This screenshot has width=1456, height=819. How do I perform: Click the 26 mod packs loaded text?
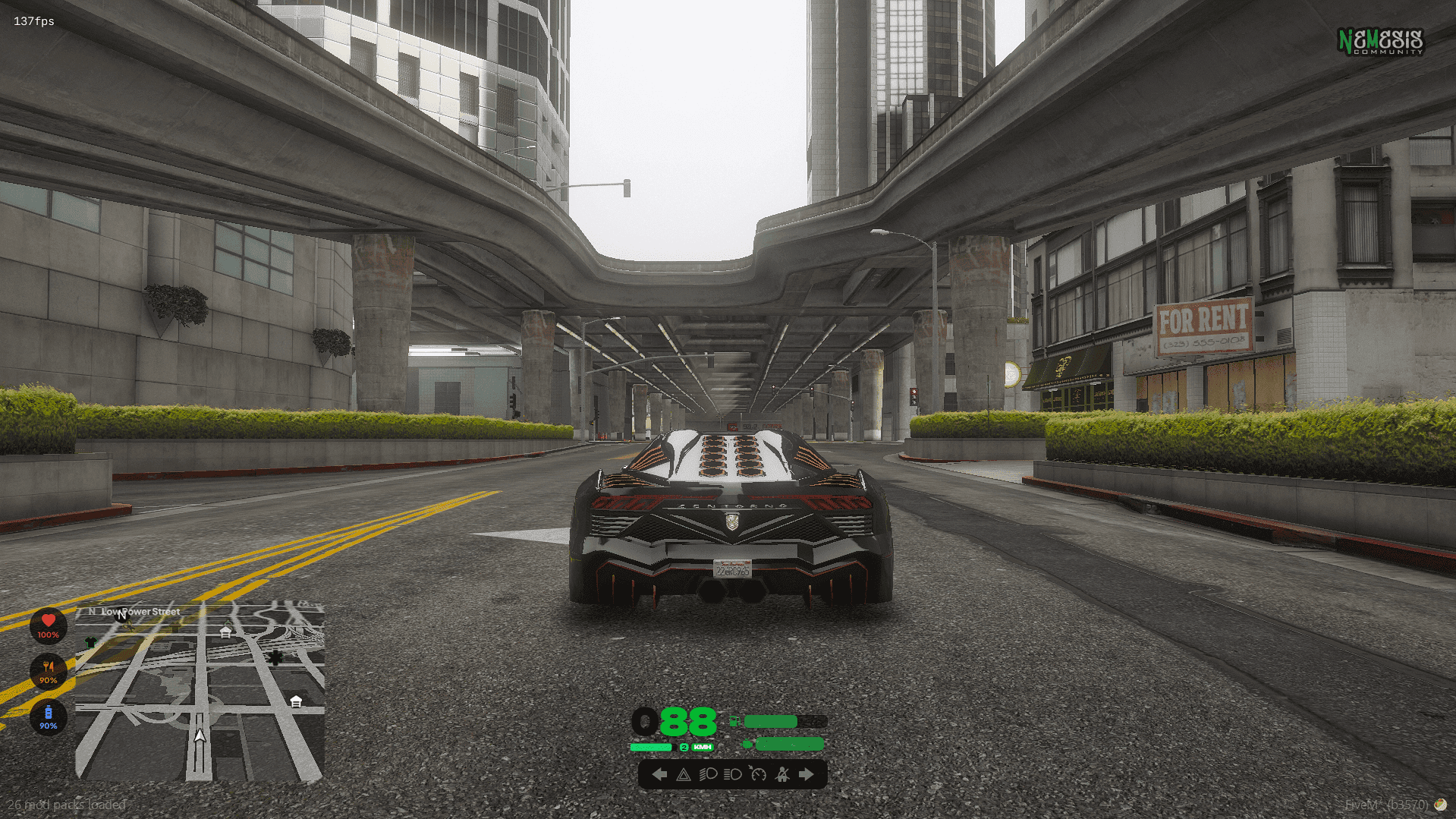[65, 805]
